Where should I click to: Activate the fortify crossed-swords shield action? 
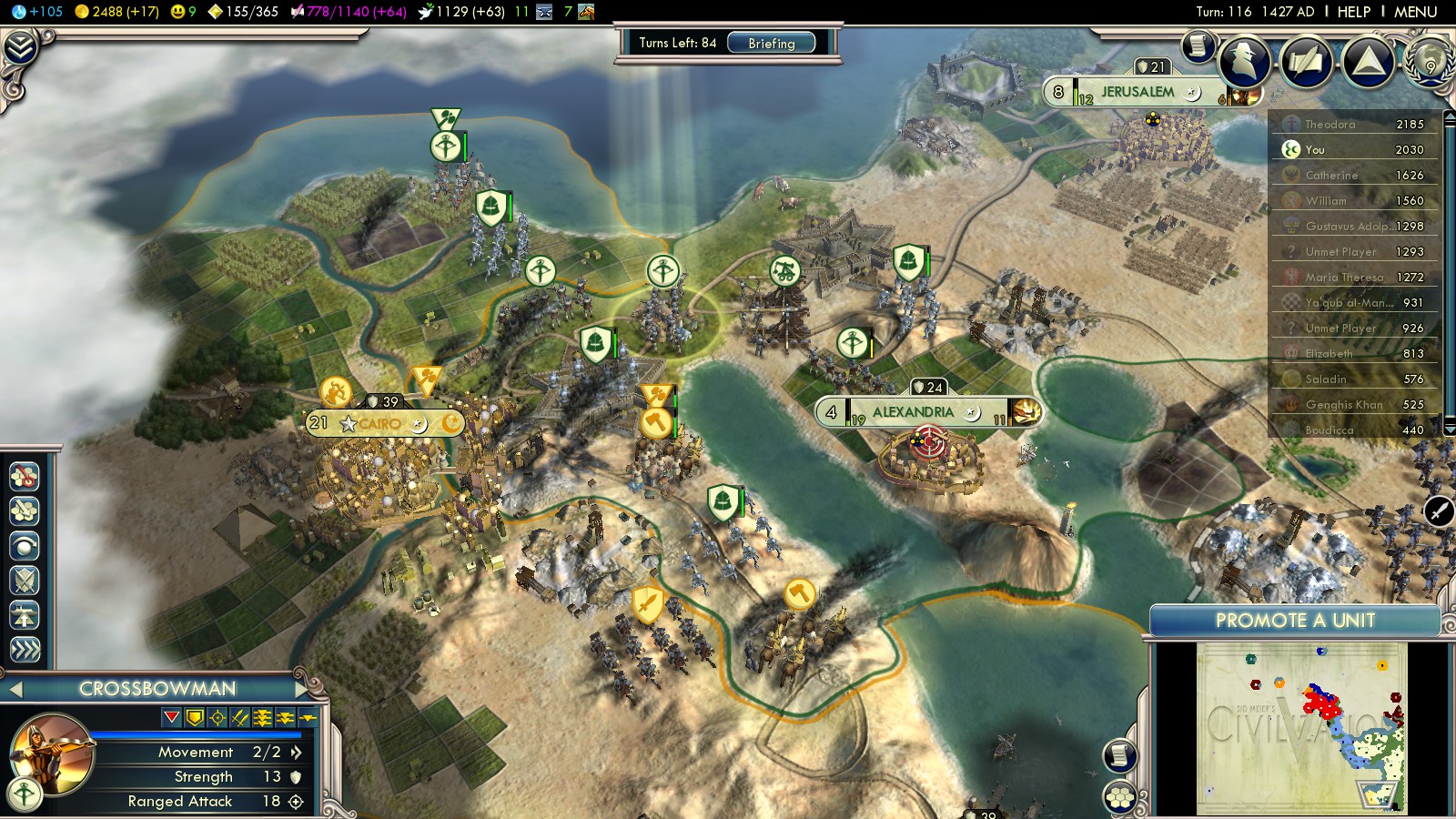point(25,580)
